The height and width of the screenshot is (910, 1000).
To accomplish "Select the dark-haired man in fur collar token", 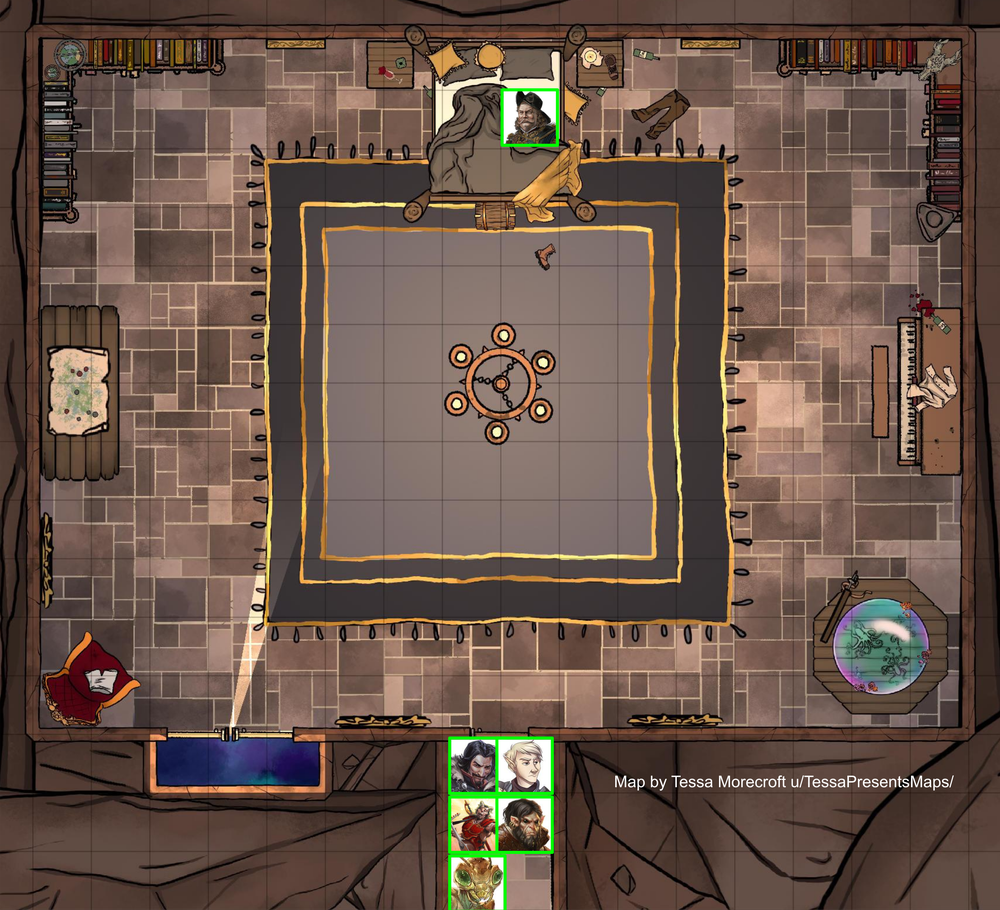I will [x=473, y=766].
